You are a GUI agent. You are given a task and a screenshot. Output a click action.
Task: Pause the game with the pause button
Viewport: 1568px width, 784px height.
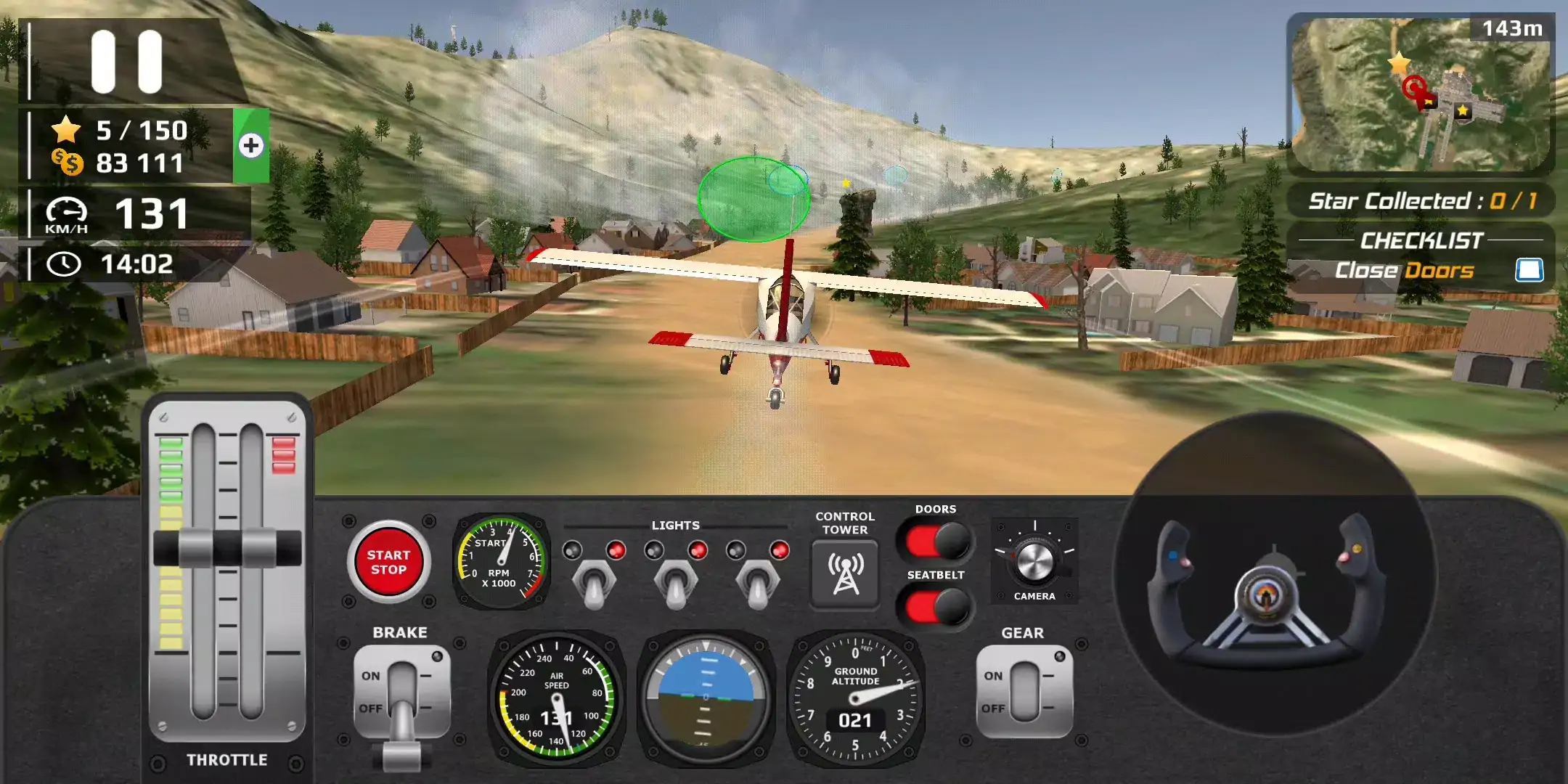tap(126, 62)
